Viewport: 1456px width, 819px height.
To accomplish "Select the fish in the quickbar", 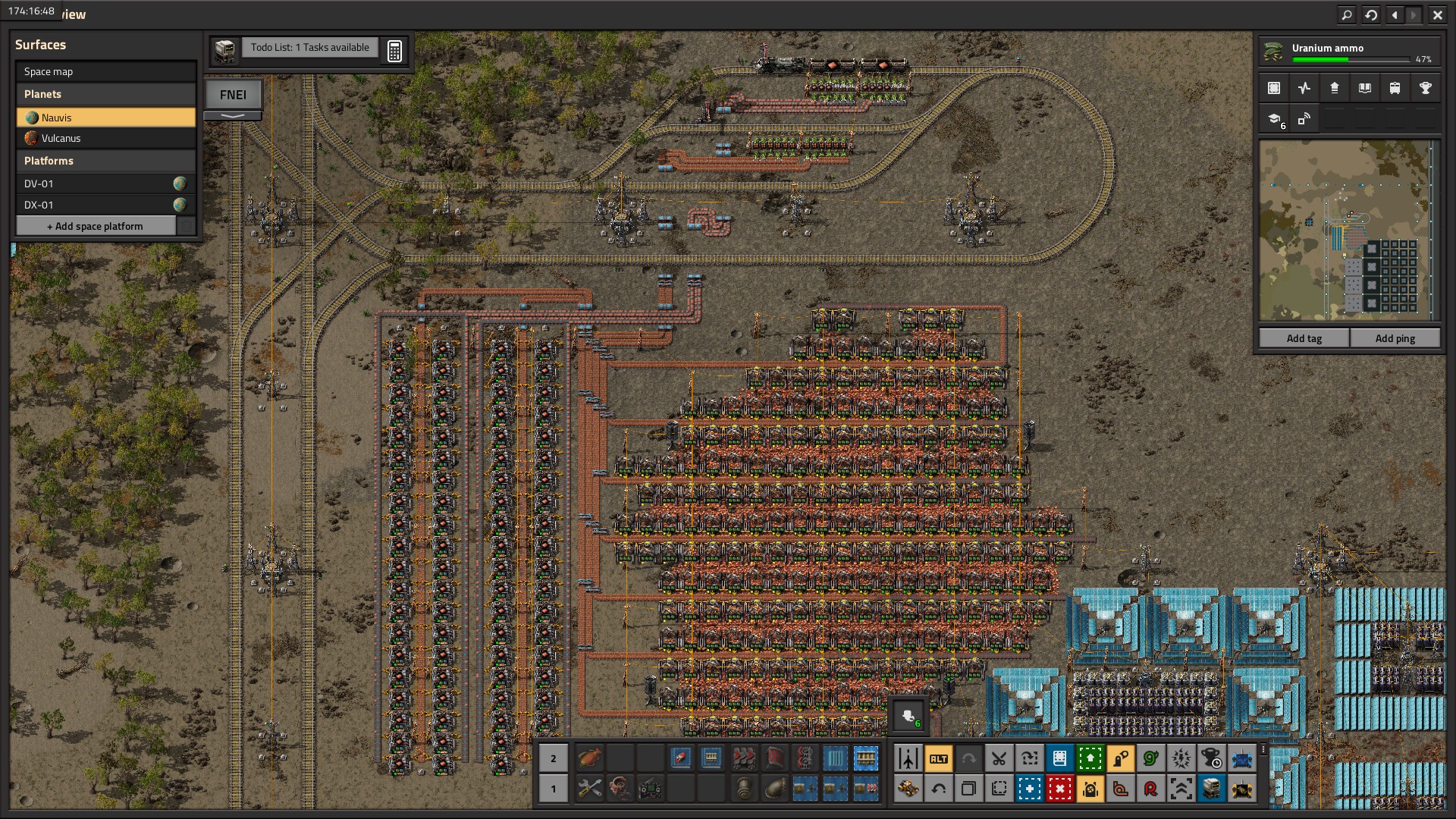I will (589, 758).
